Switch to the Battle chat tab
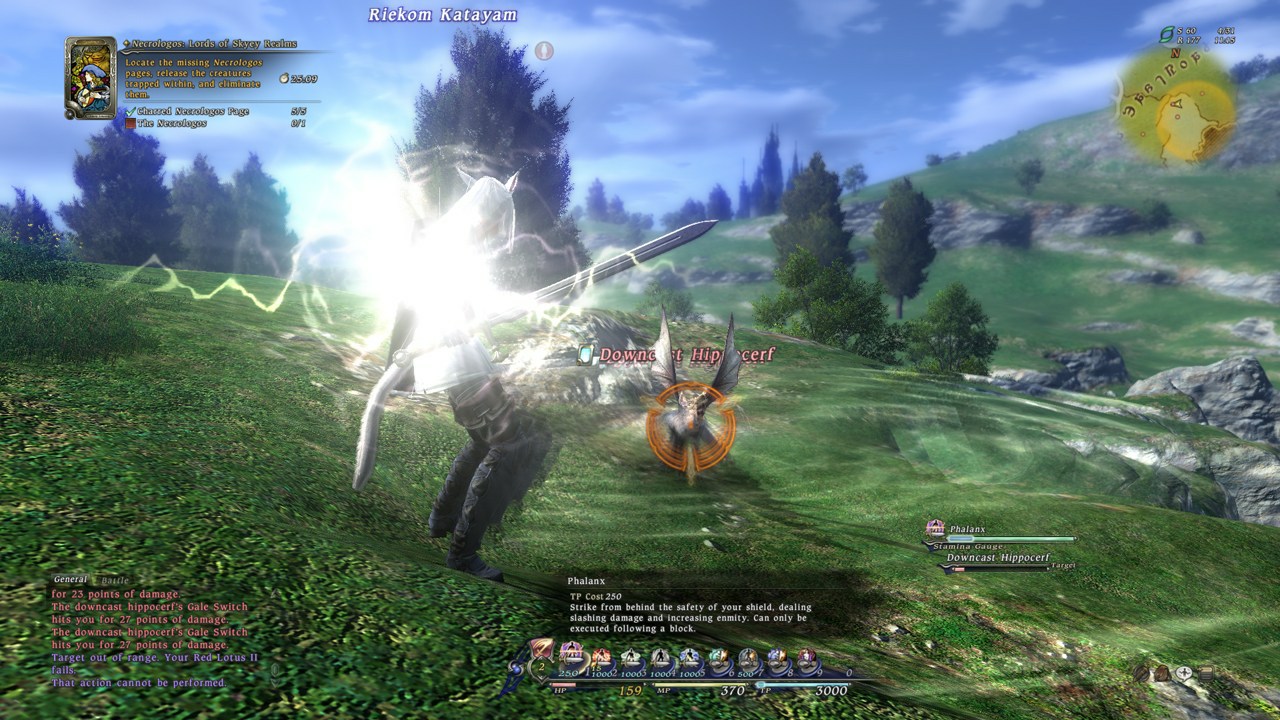Image resolution: width=1280 pixels, height=720 pixels. (x=115, y=579)
